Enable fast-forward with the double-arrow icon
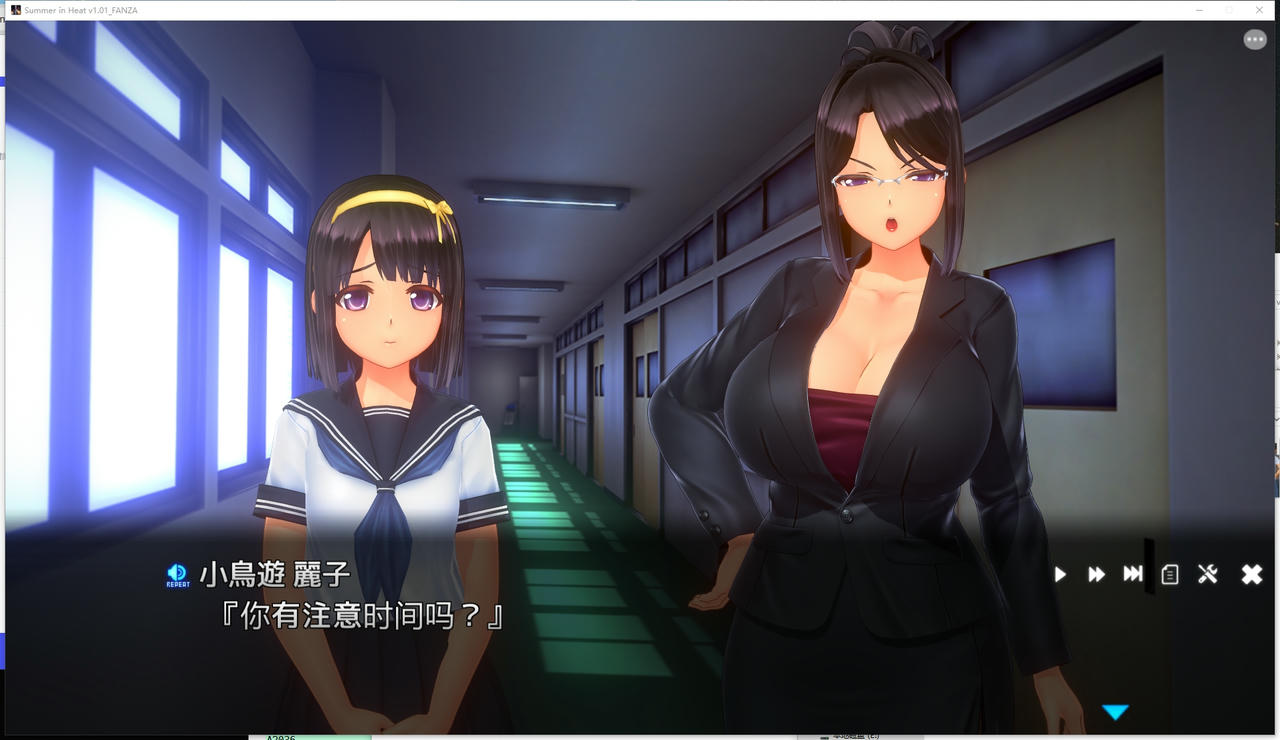 click(x=1096, y=574)
